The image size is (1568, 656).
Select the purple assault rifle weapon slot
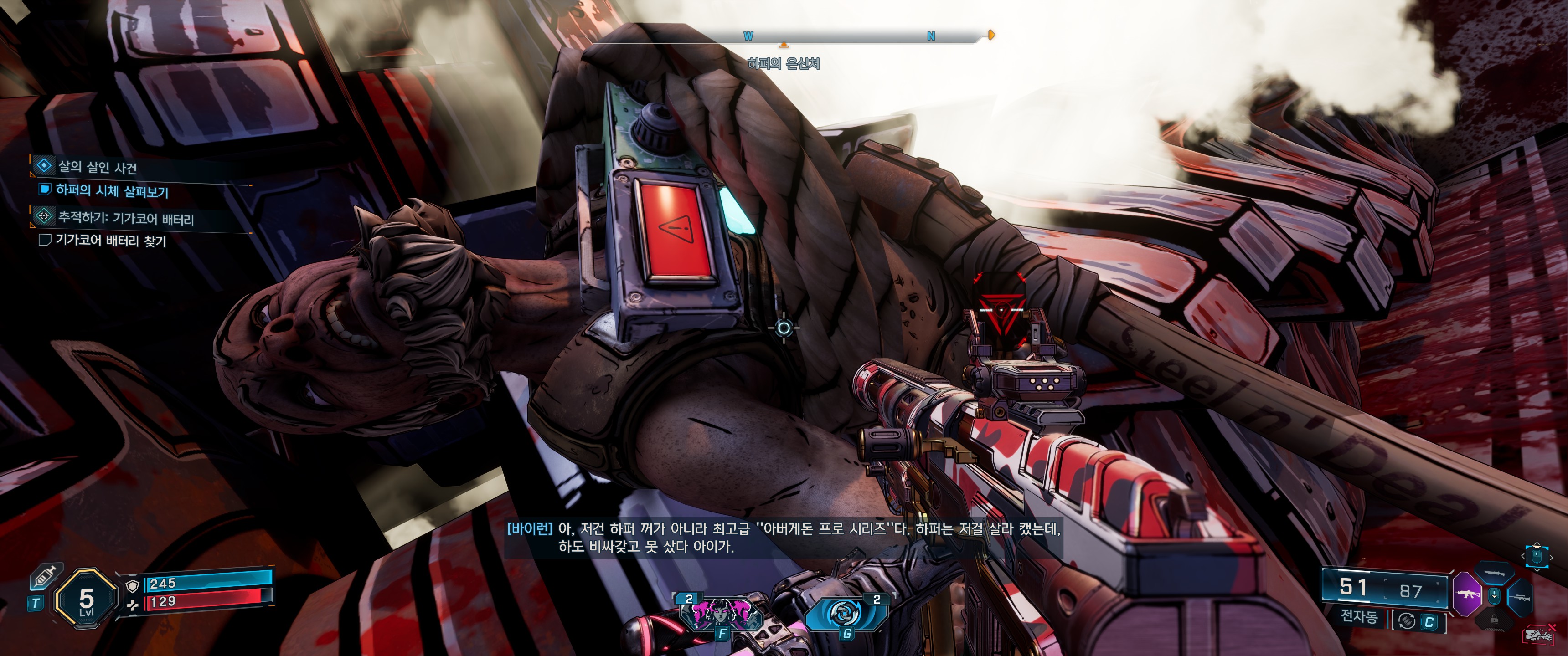coord(1467,594)
